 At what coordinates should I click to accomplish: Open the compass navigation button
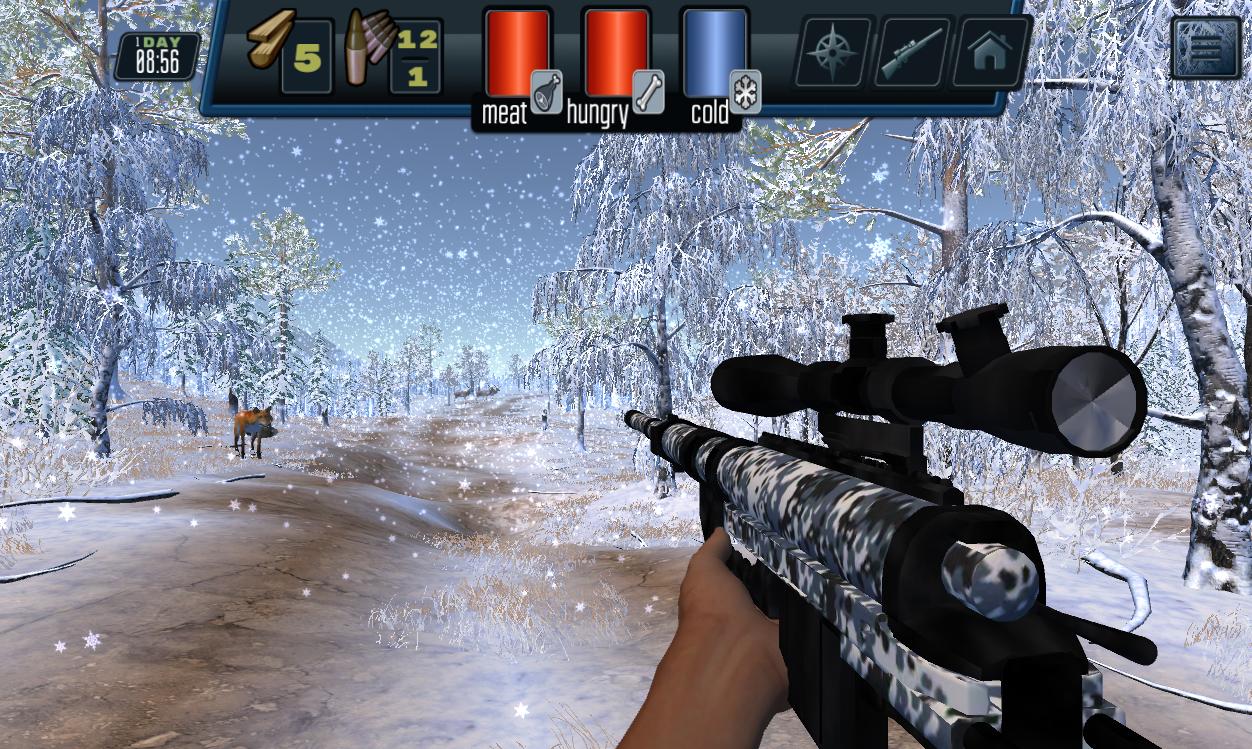(x=833, y=52)
